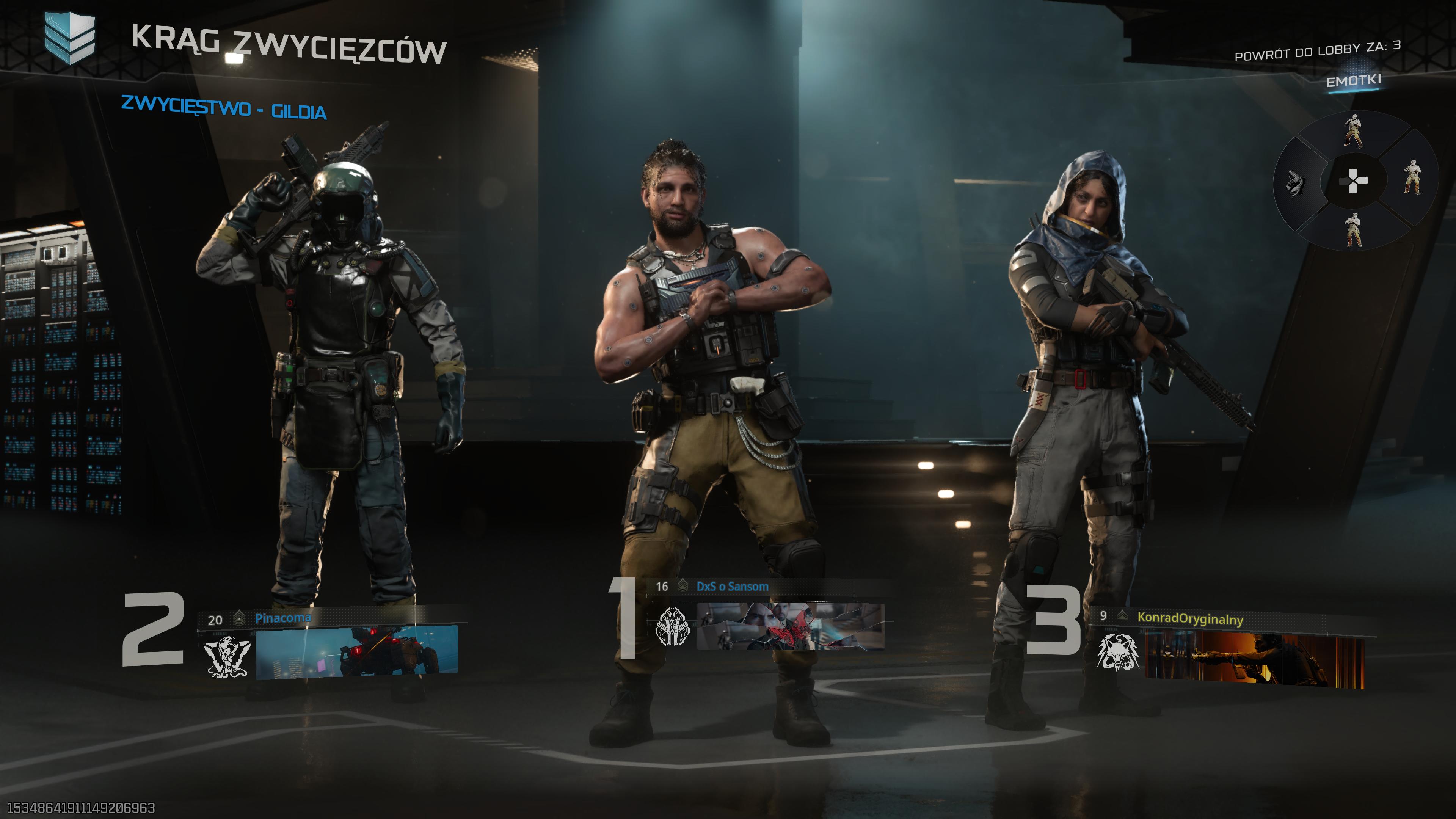1456x819 pixels.
Task: Select second-place player Pinacoma's name
Action: point(282,618)
